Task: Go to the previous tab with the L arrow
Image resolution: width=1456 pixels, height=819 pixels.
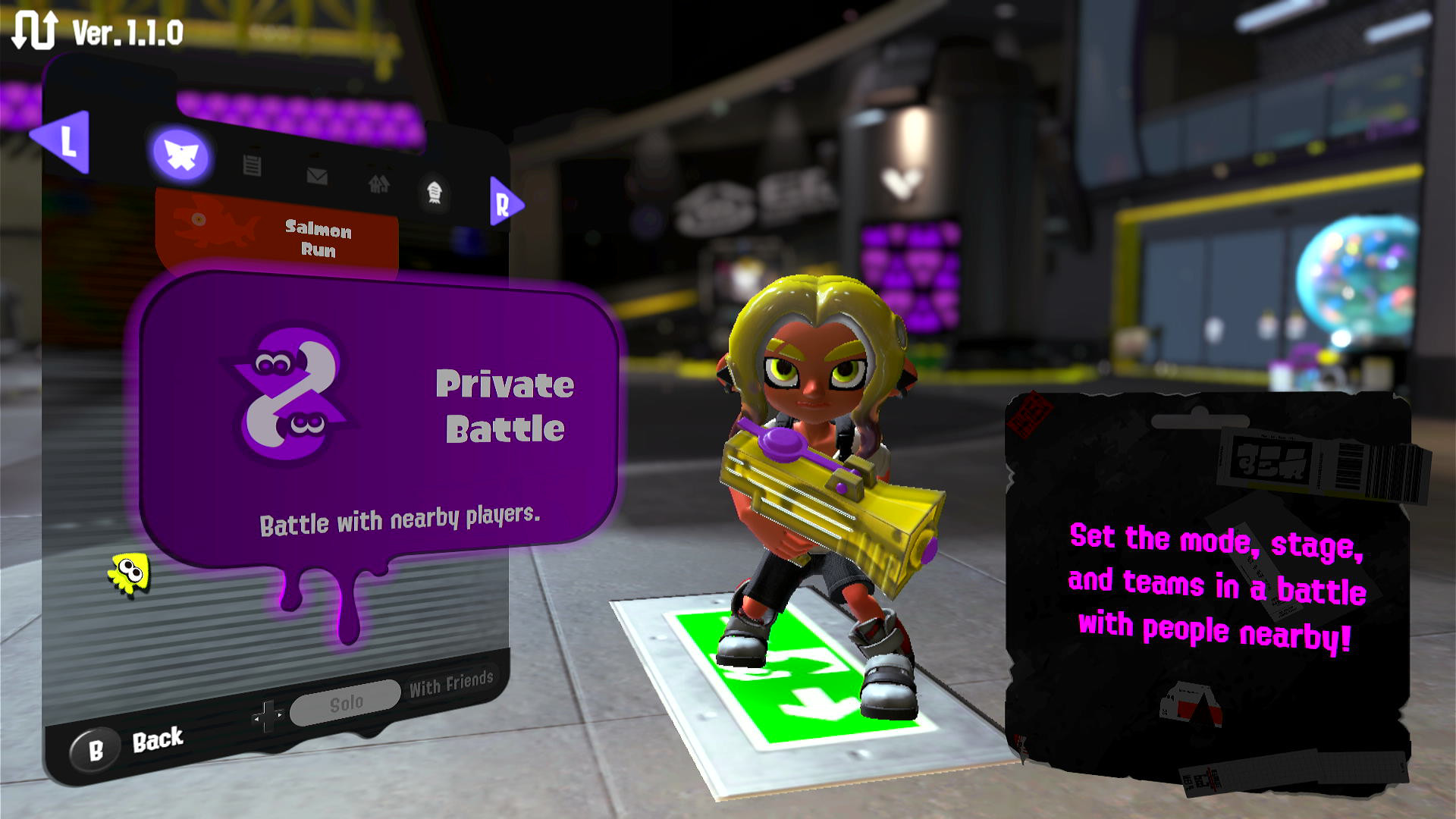Action: [x=64, y=141]
